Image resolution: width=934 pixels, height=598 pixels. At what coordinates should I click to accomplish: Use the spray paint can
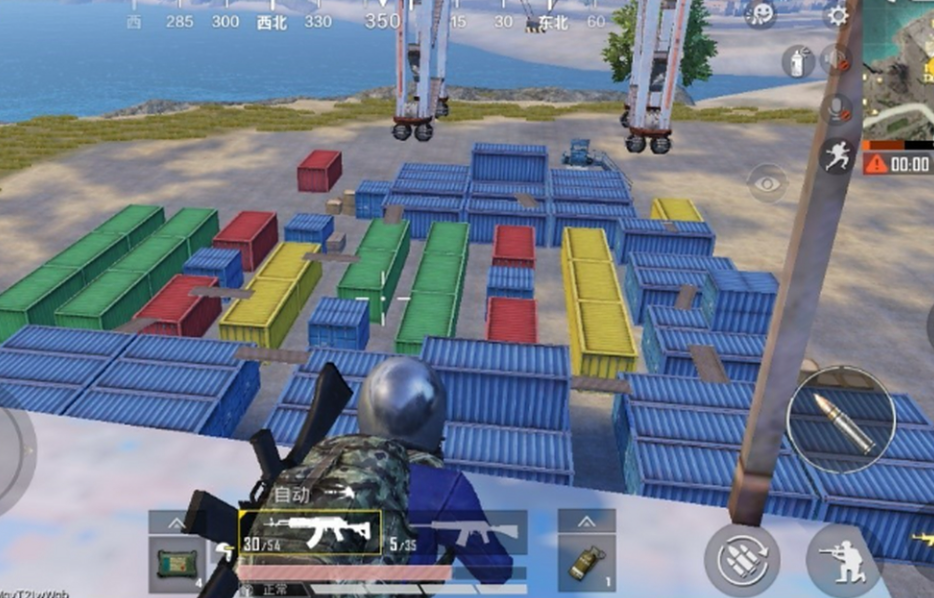pos(796,62)
